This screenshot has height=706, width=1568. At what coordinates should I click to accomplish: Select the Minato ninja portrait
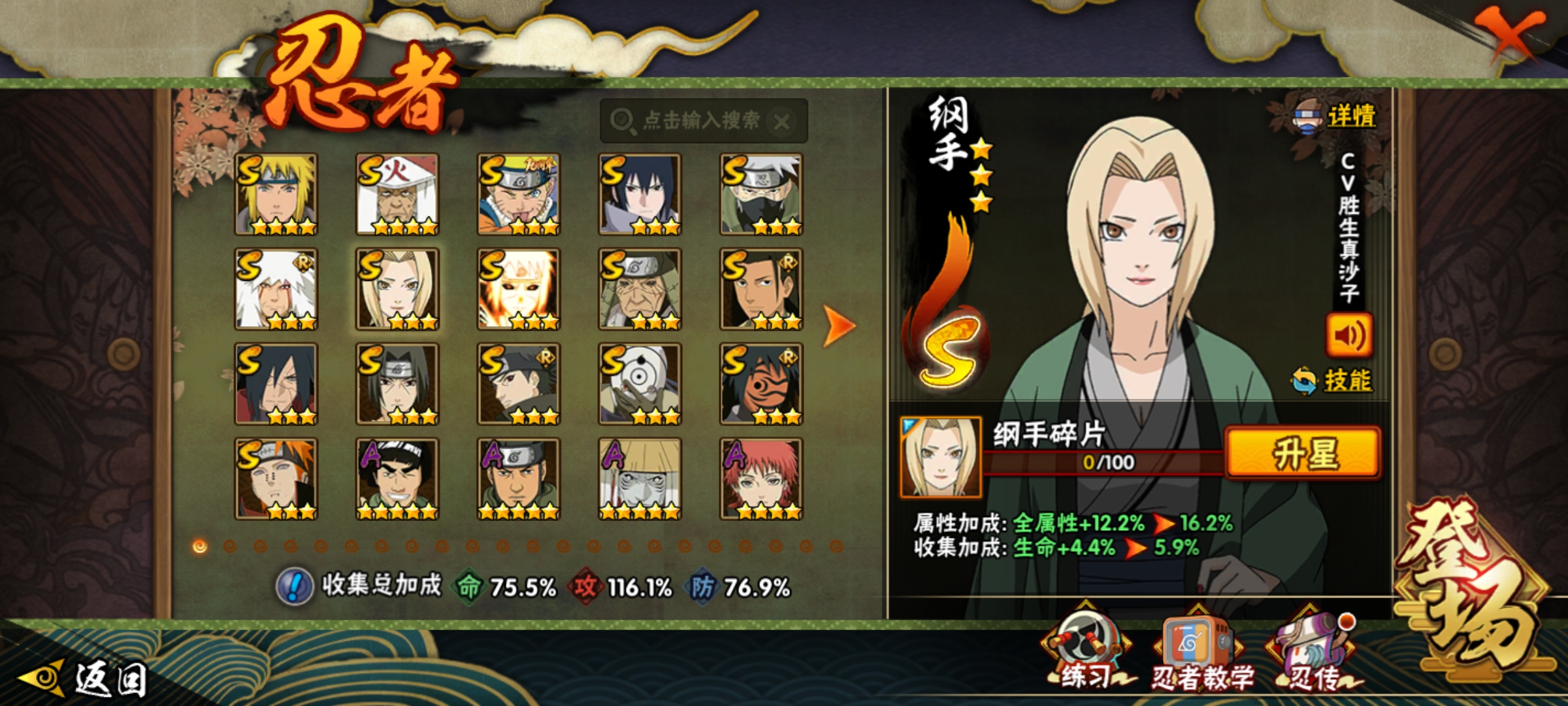pos(276,194)
